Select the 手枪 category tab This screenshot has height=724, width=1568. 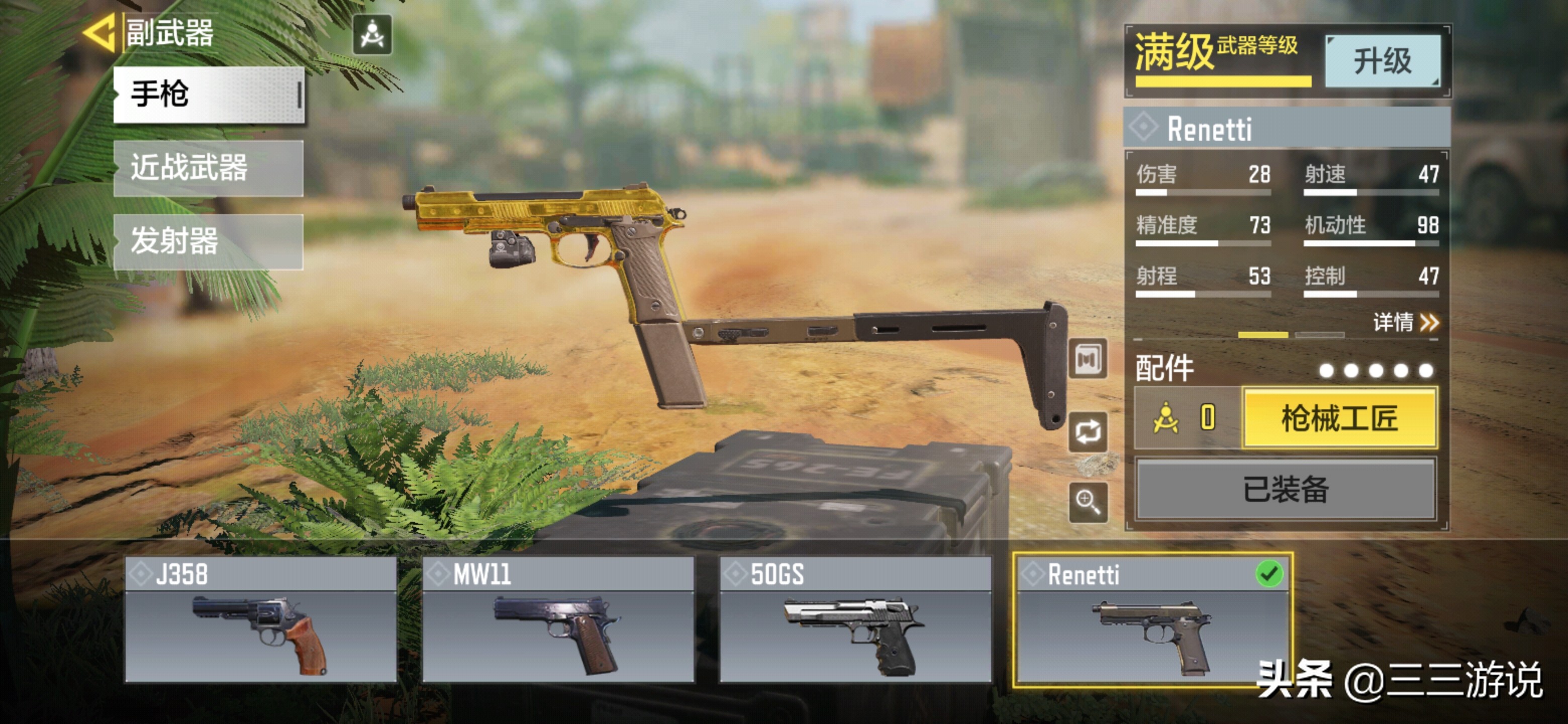208,95
